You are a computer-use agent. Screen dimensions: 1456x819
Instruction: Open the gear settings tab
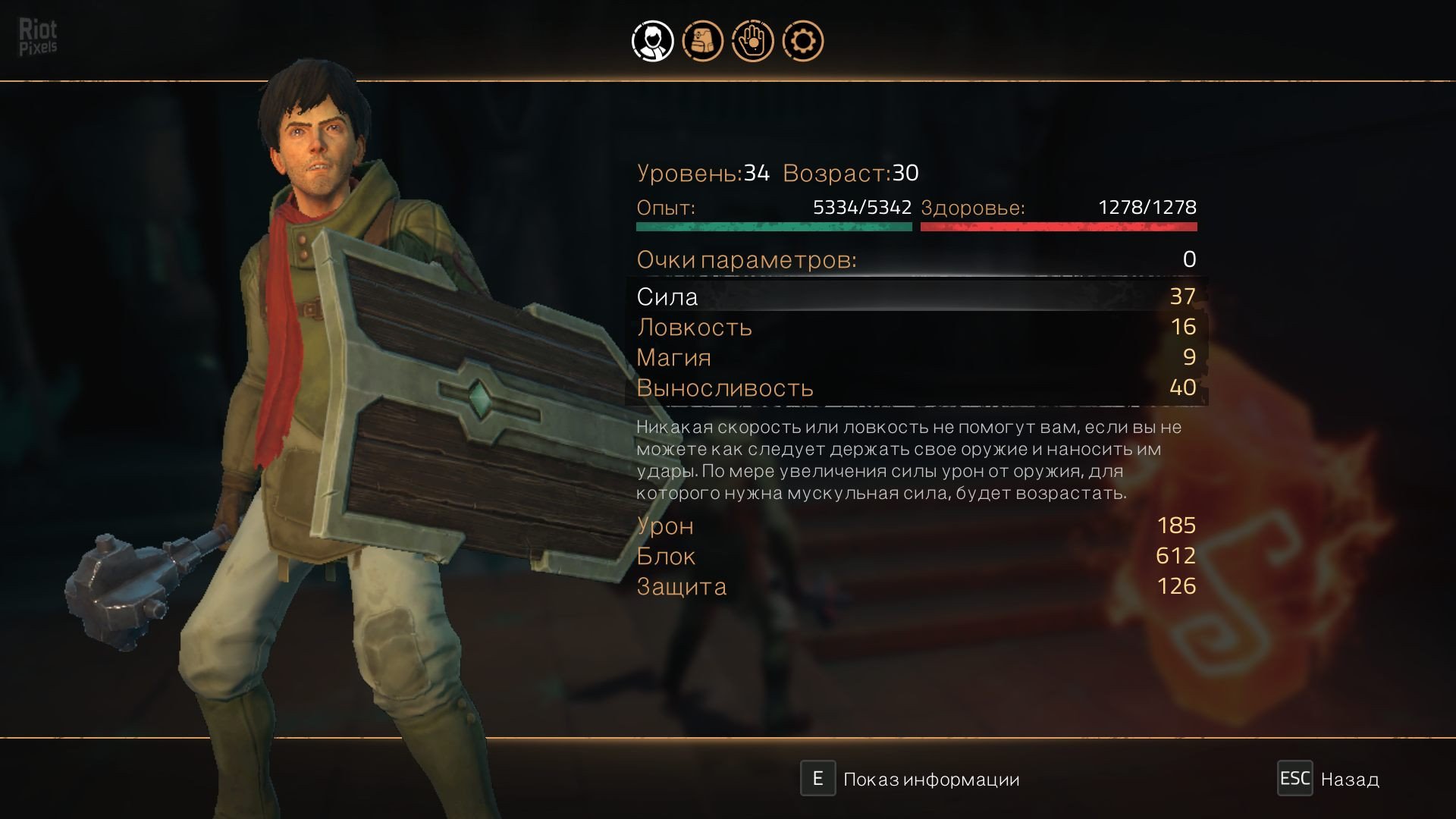pyautogui.click(x=802, y=41)
